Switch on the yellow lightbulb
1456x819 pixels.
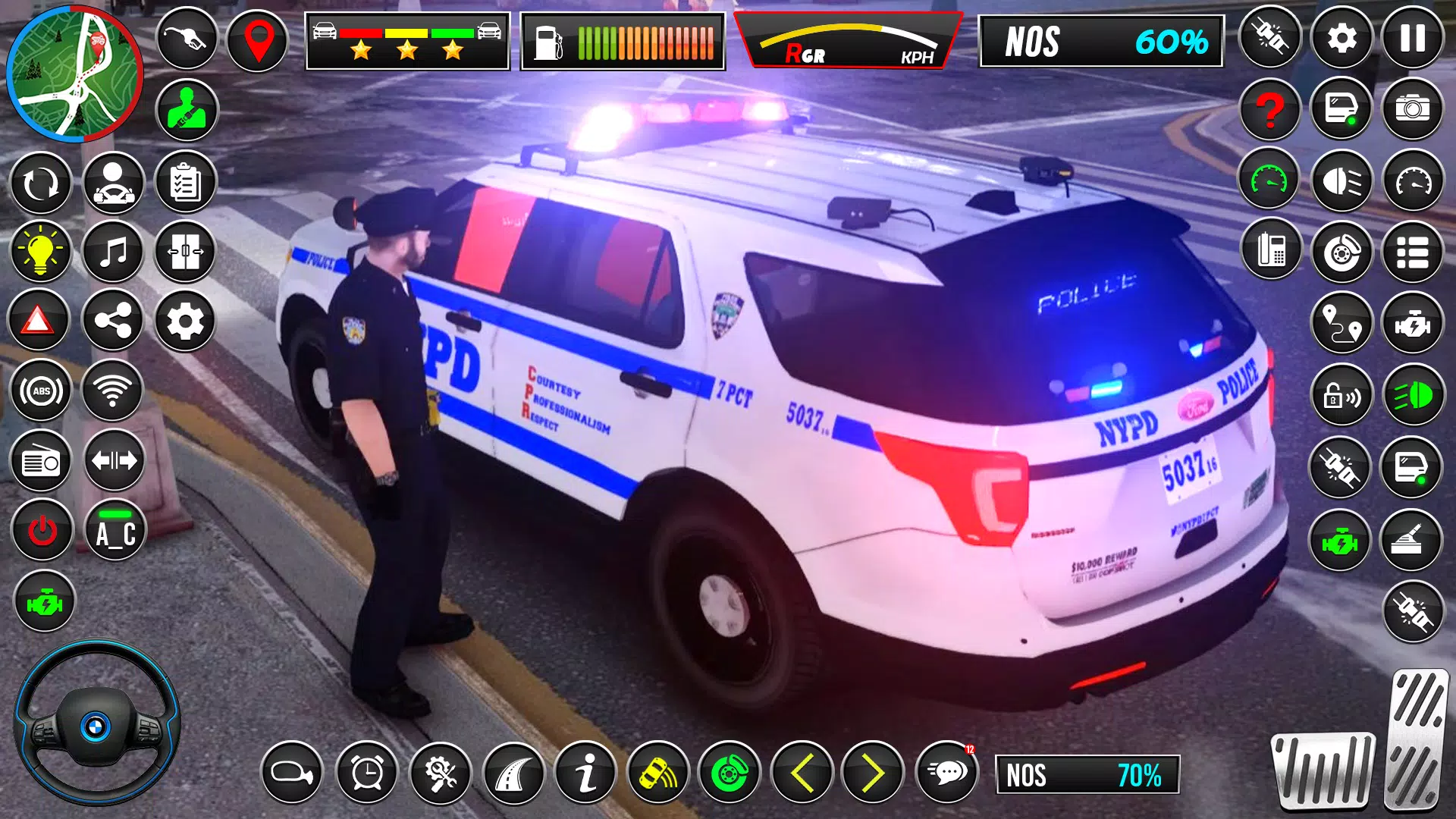tap(40, 252)
